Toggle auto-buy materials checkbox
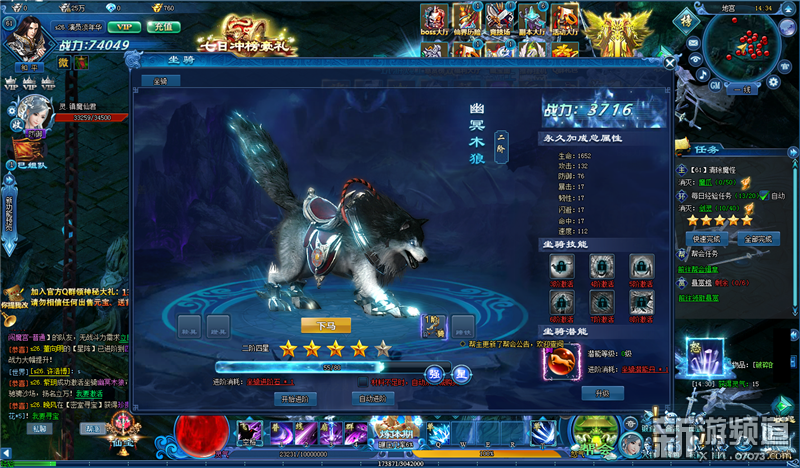The height and width of the screenshot is (468, 800). (364, 381)
